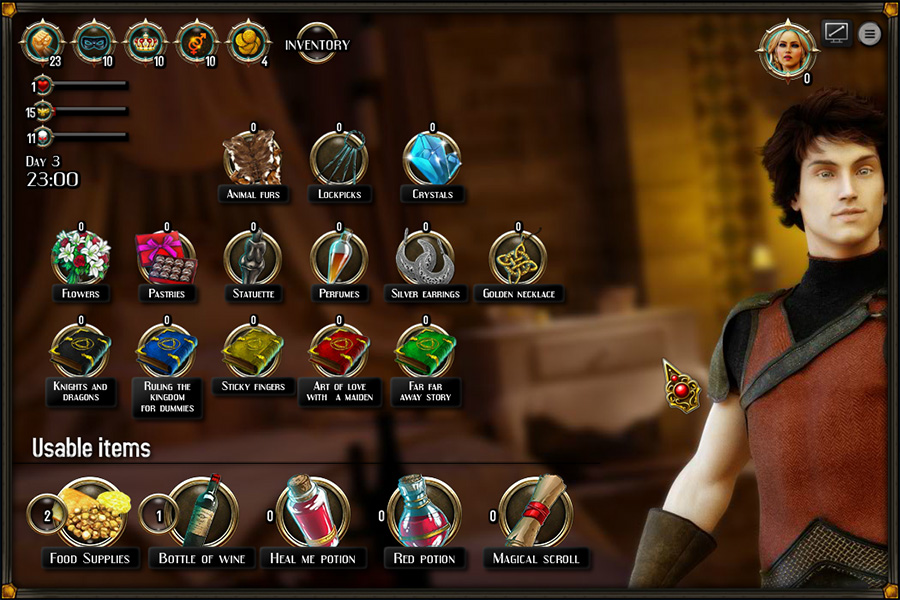The width and height of the screenshot is (900, 600).
Task: Select the Flowers gift
Action: 81,257
